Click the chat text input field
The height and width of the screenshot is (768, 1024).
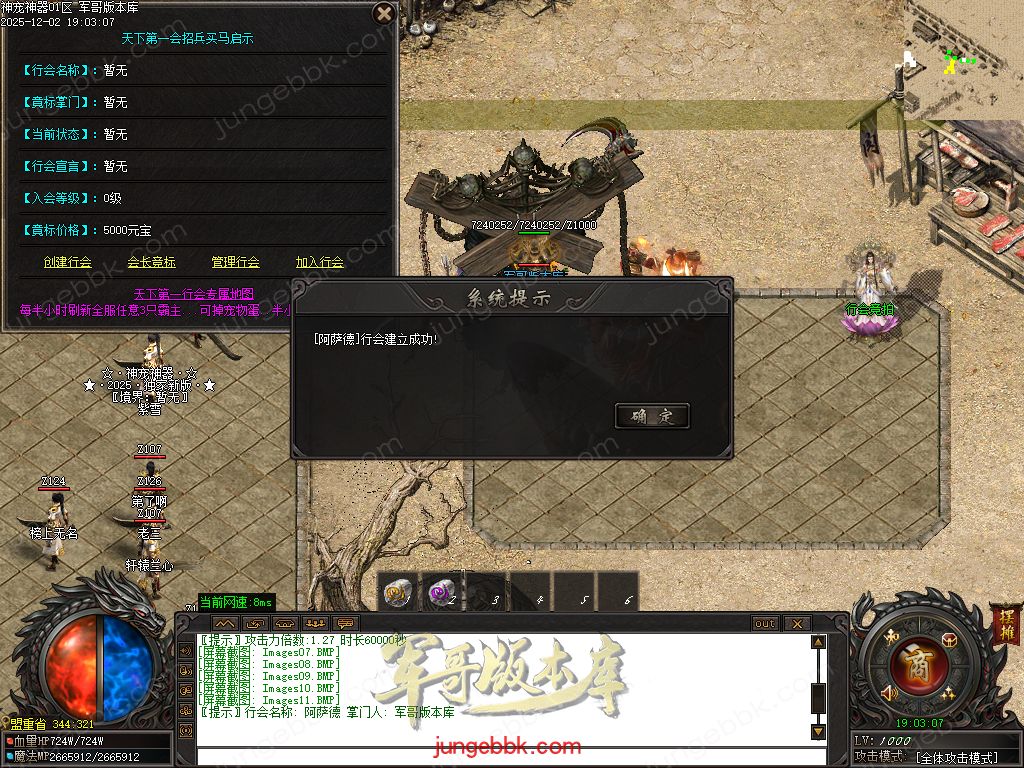tap(510, 755)
